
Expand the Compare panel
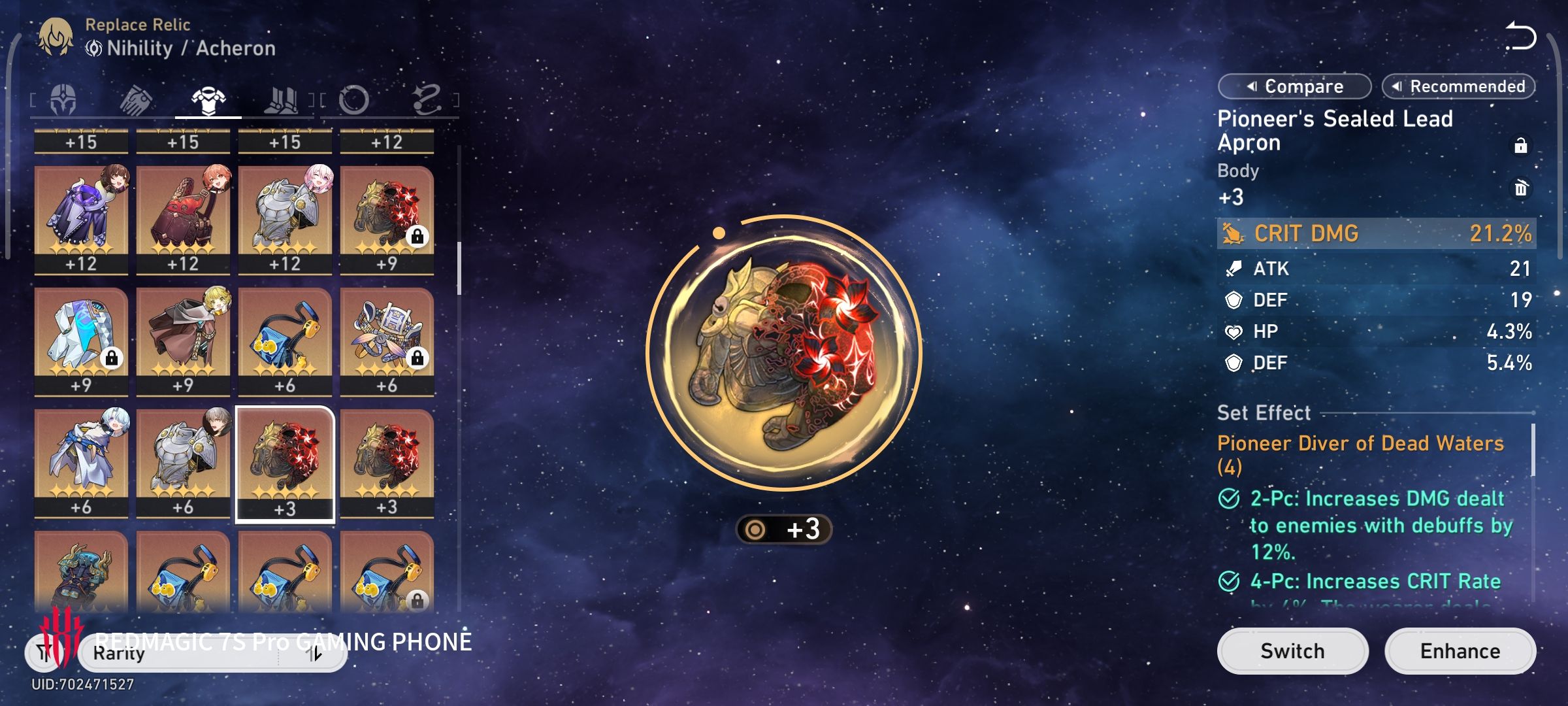(1295, 86)
